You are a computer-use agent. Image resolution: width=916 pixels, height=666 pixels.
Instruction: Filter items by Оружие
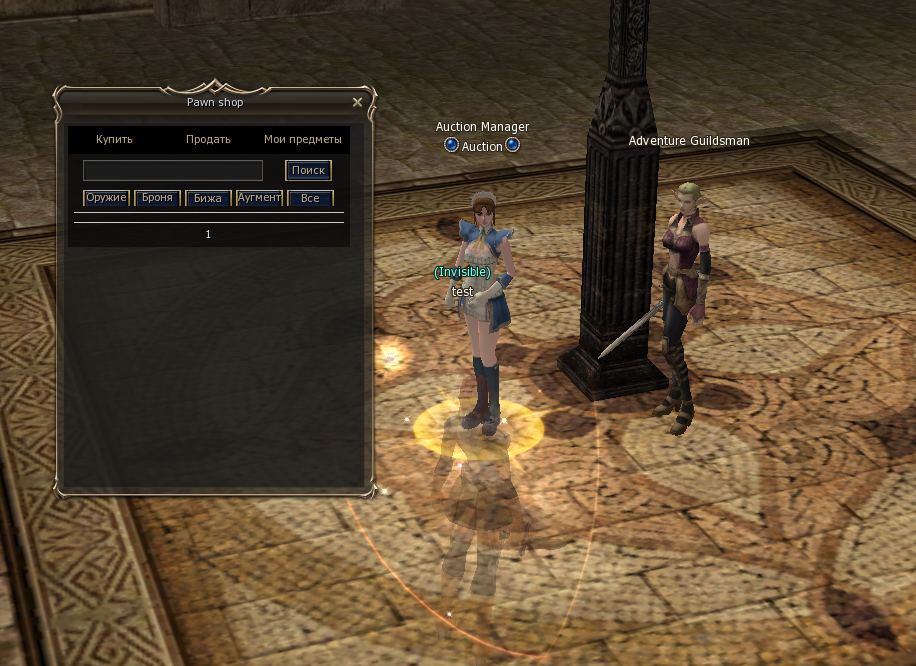point(106,198)
